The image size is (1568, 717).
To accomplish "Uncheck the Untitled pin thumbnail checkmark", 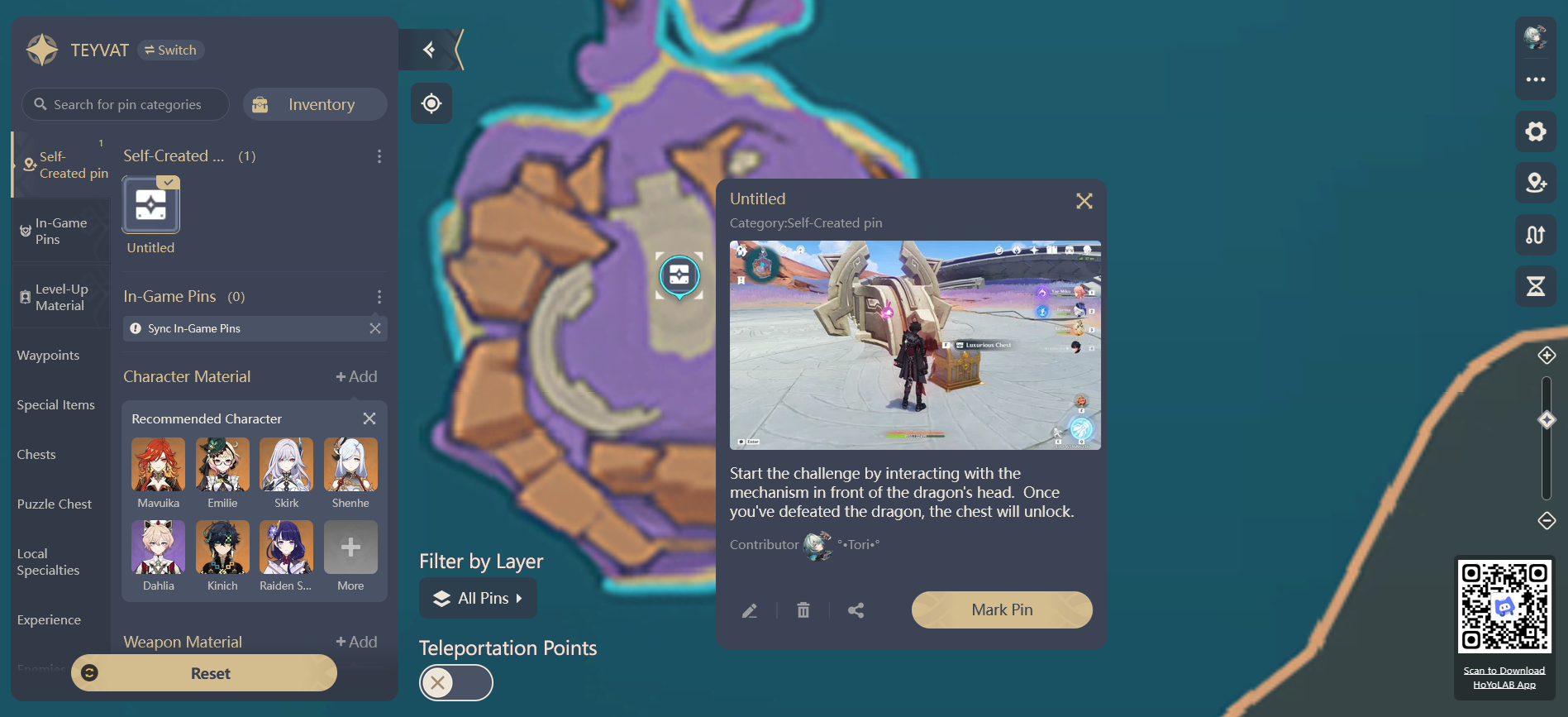I will click(x=169, y=182).
